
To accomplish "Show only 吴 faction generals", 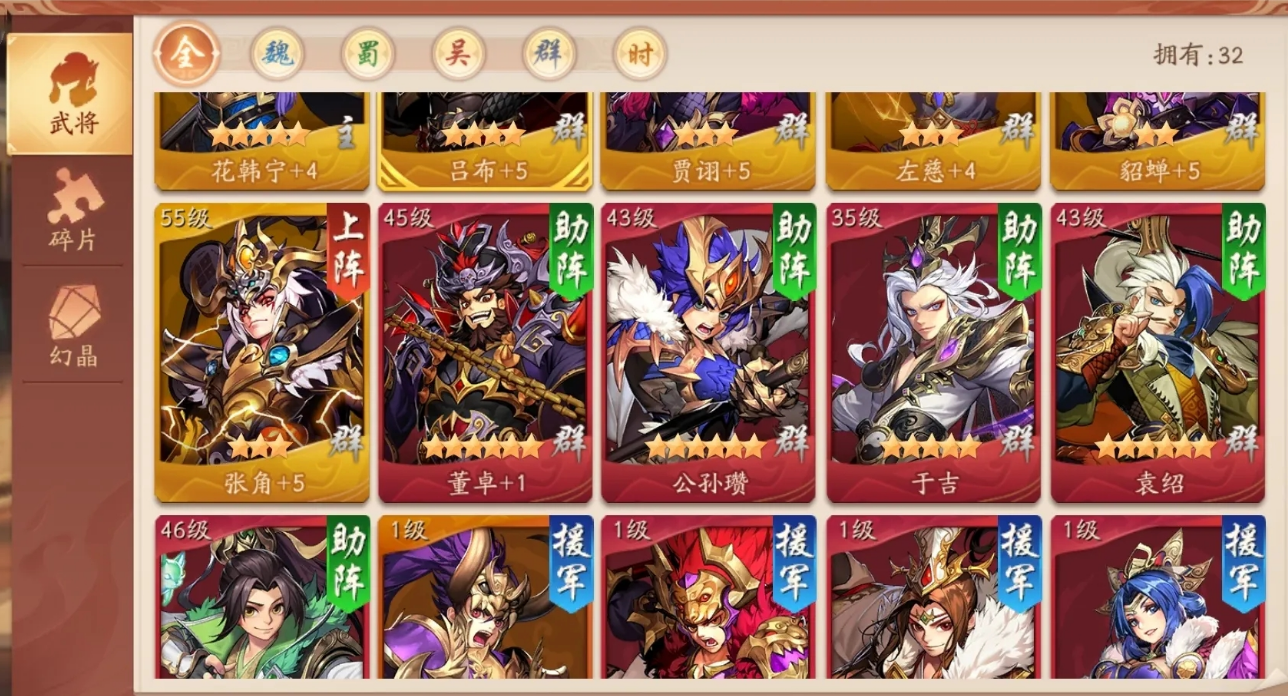I will coord(459,54).
